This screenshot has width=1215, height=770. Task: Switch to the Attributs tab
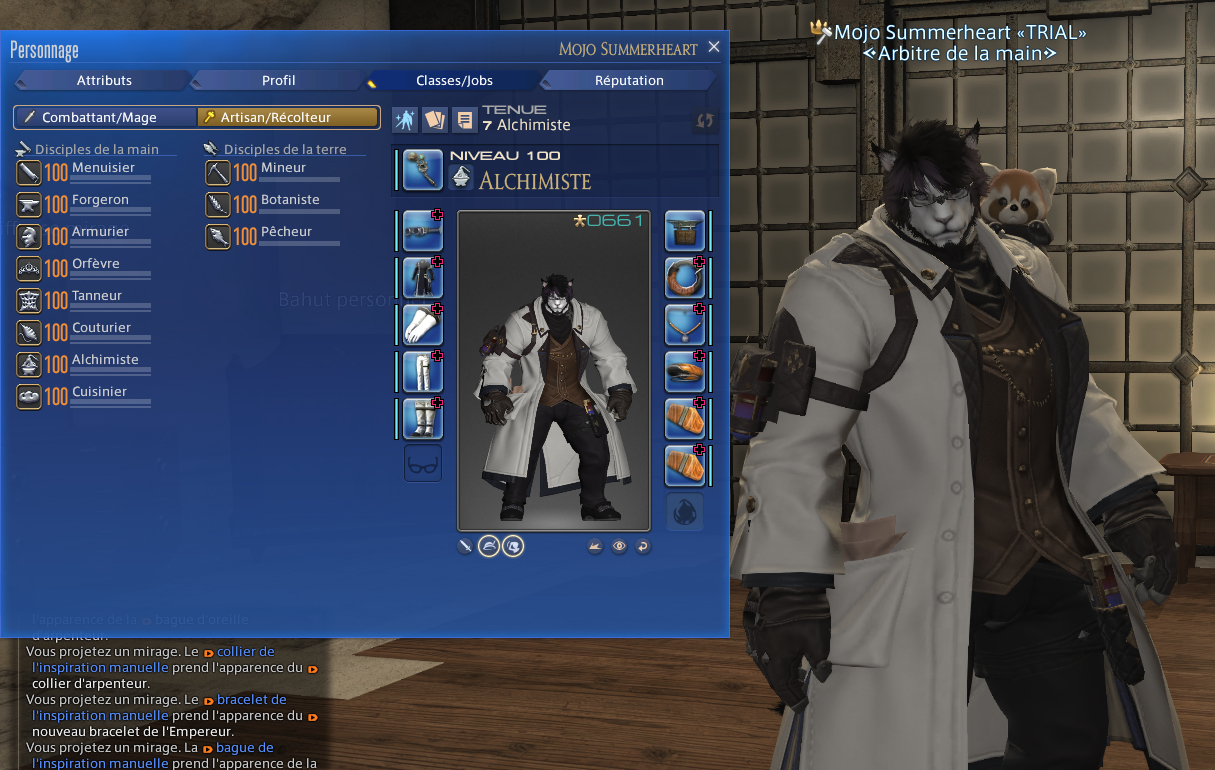click(x=104, y=80)
